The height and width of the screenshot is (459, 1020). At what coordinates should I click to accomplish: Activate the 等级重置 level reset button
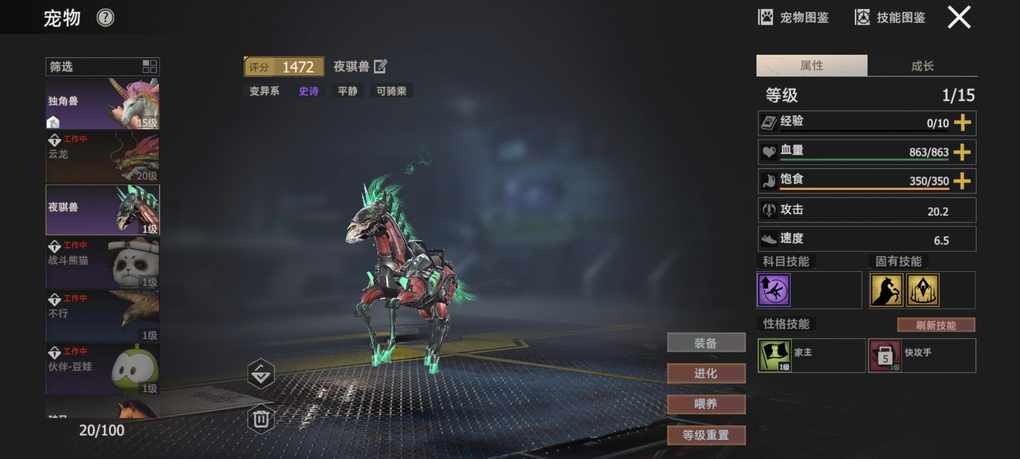(706, 435)
